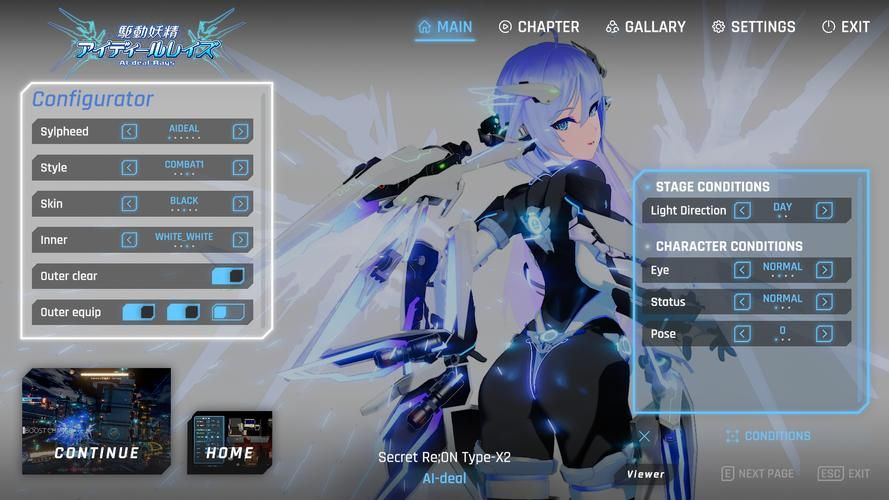Advance Skin to the next option
This screenshot has height=500, width=889.
coord(240,203)
